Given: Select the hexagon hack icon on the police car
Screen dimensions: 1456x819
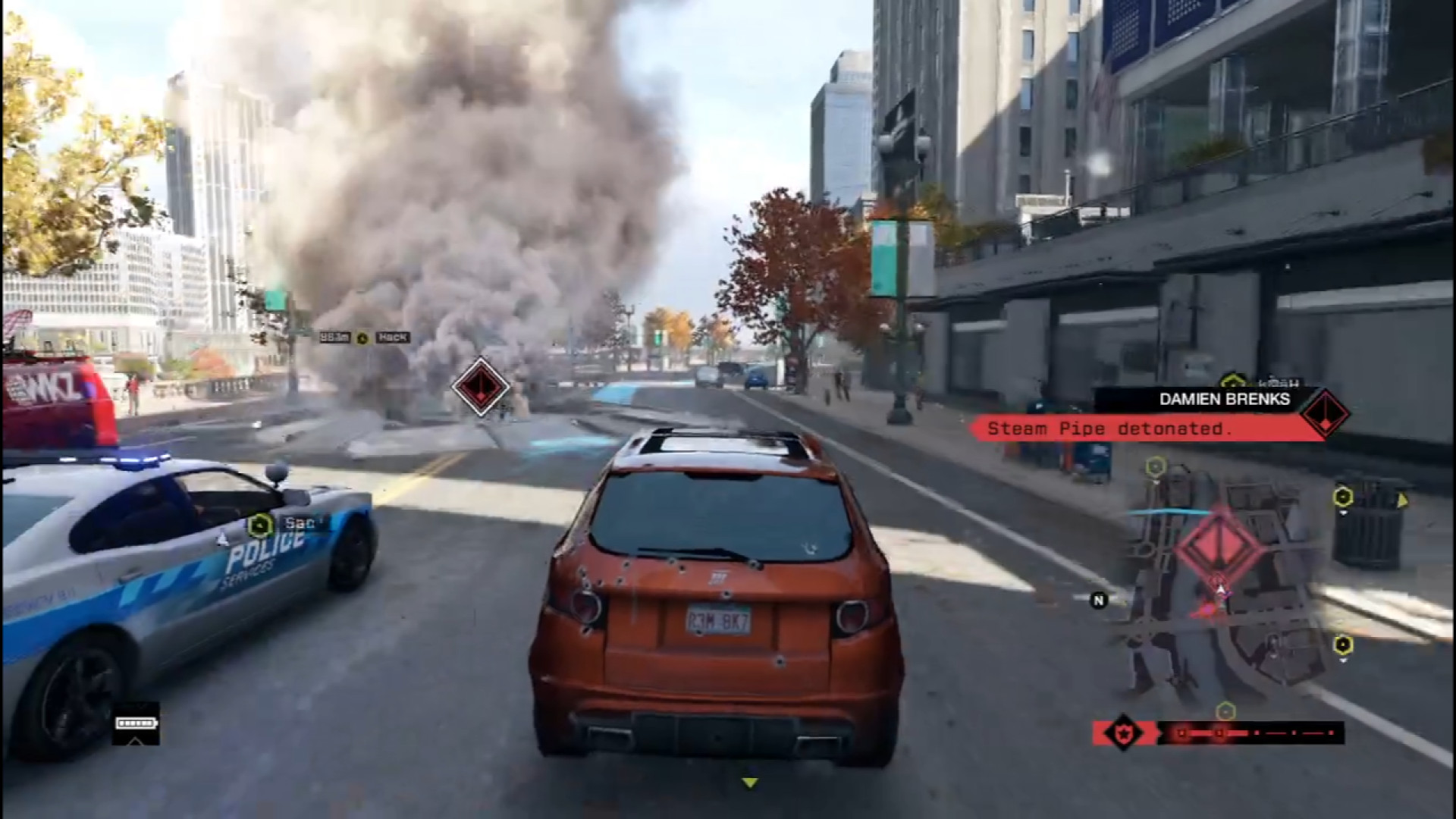Looking at the screenshot, I should point(260,524).
